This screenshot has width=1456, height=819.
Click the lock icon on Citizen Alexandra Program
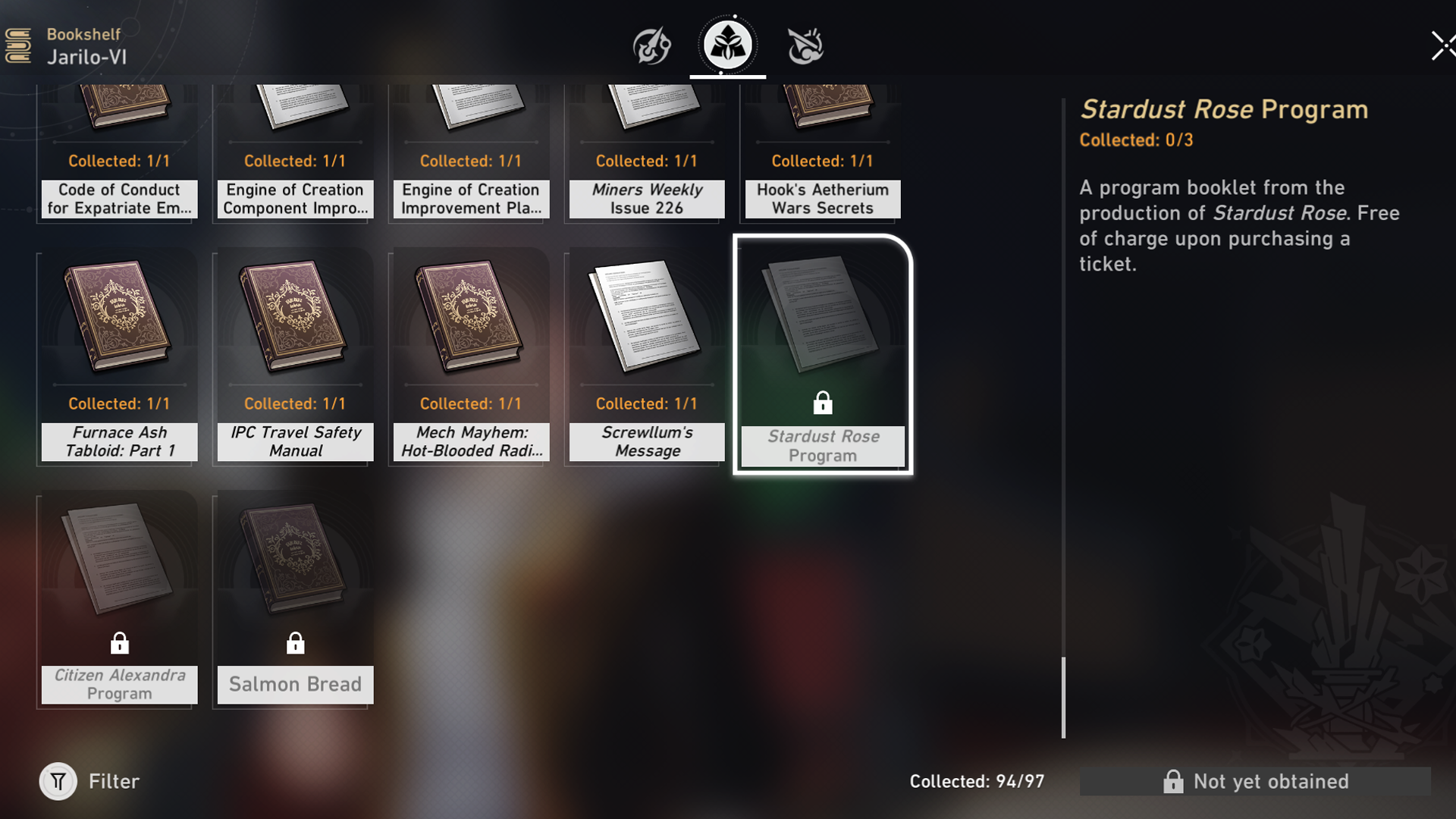(118, 643)
